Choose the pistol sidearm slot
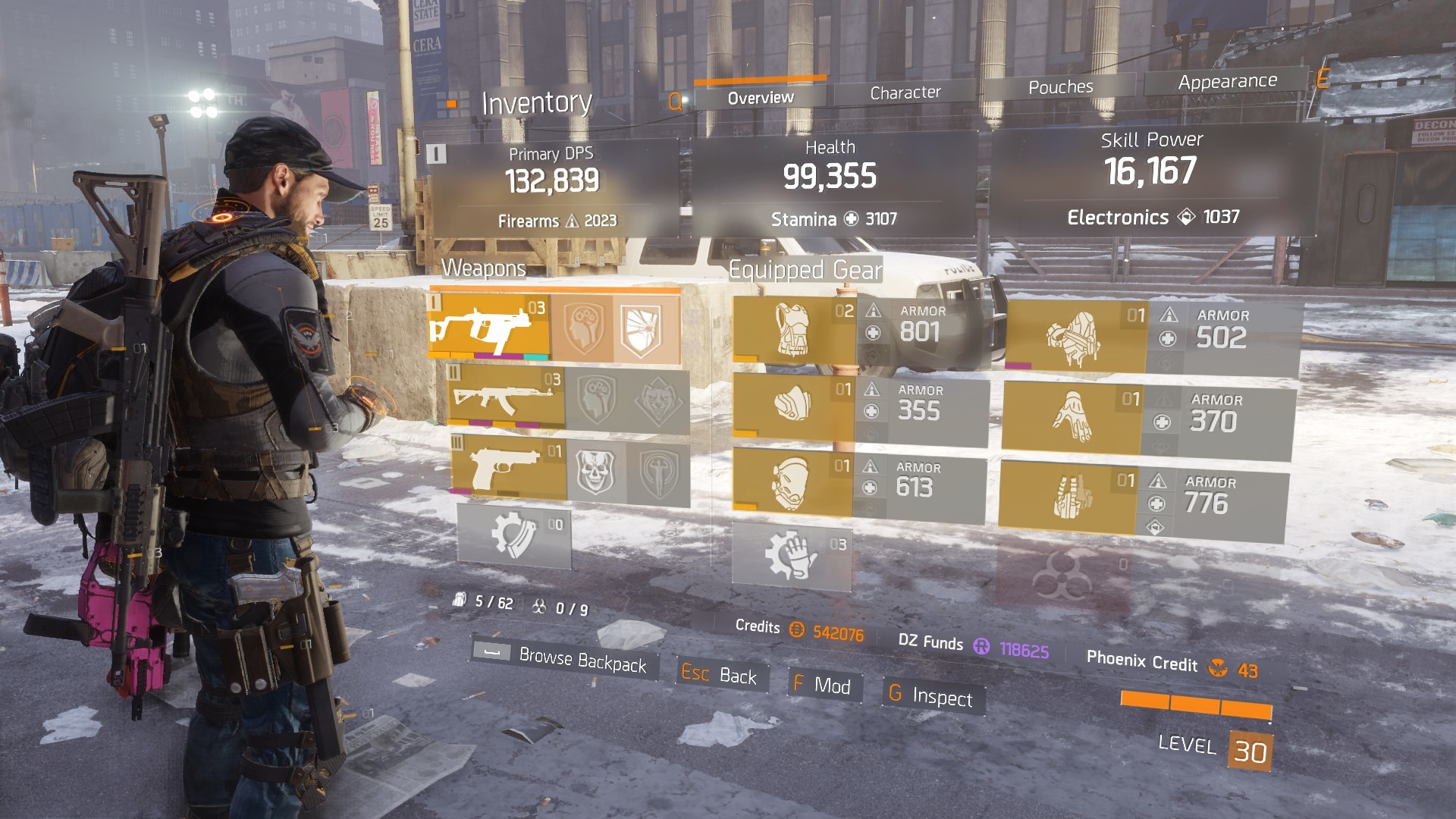The width and height of the screenshot is (1456, 819). (509, 468)
